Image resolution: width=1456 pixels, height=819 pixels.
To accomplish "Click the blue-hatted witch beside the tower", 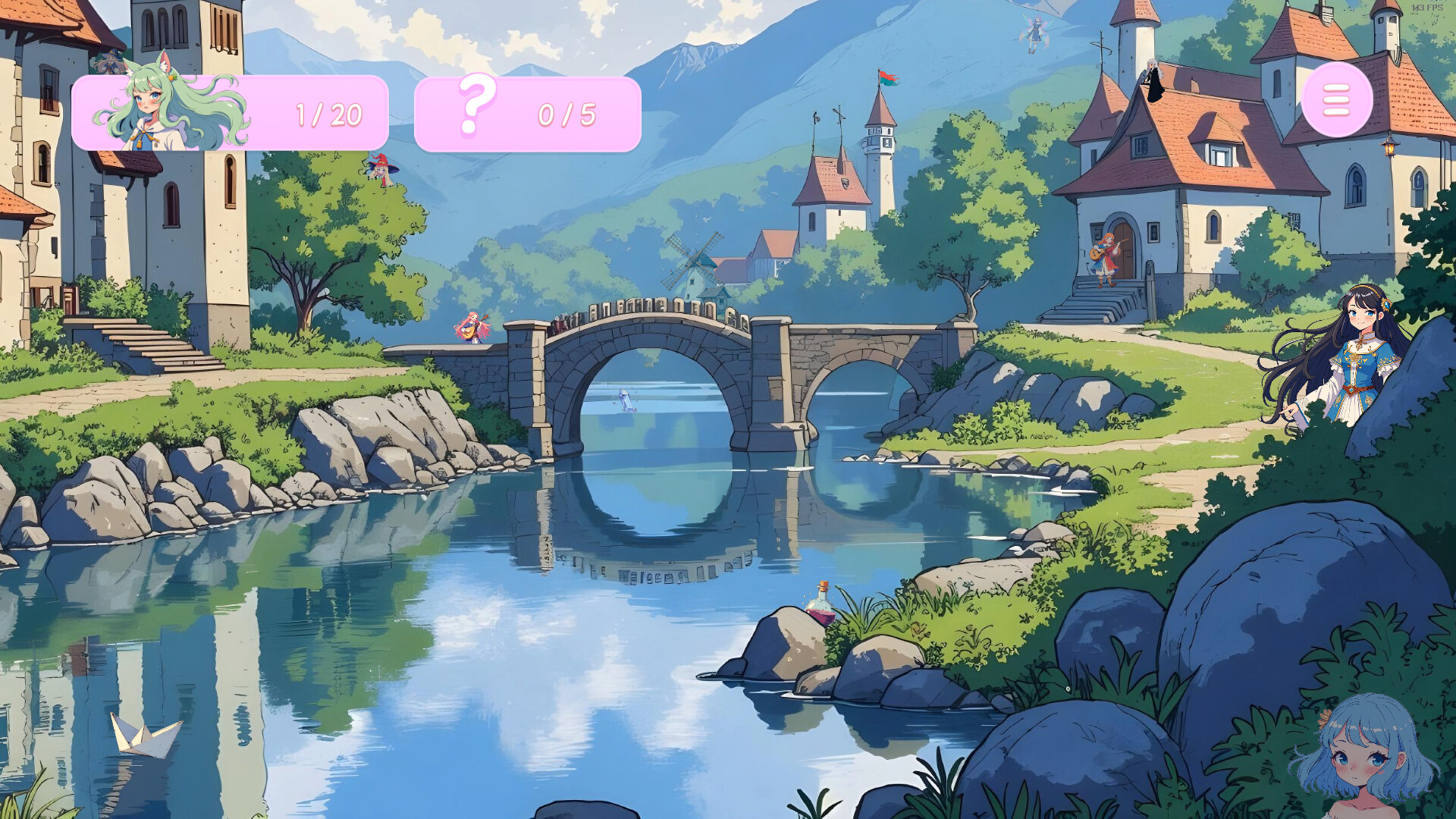I will (108, 61).
